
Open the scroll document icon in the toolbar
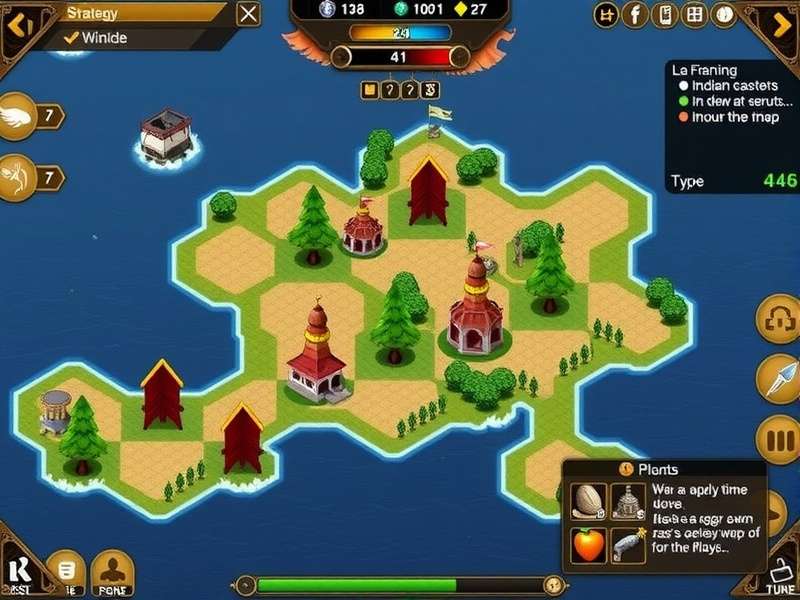(664, 14)
